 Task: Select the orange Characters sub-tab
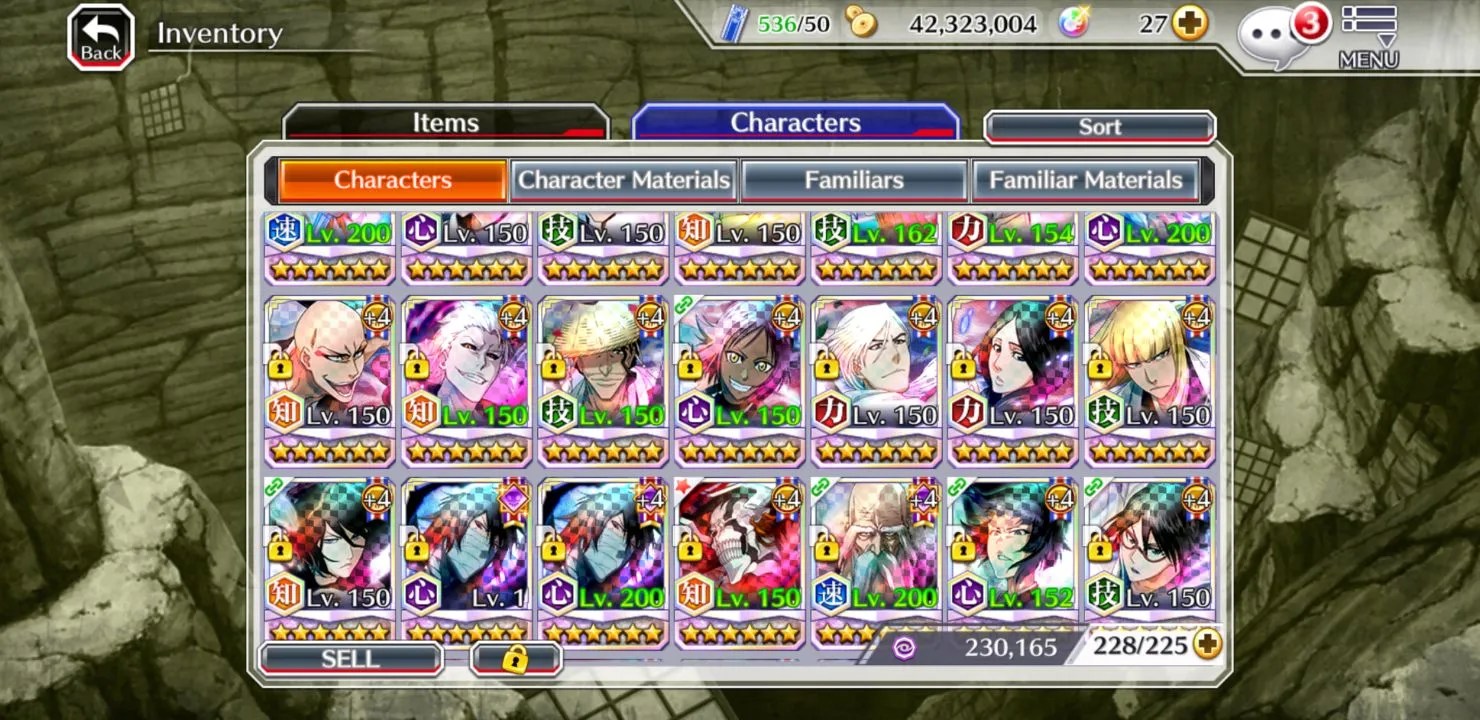[392, 181]
